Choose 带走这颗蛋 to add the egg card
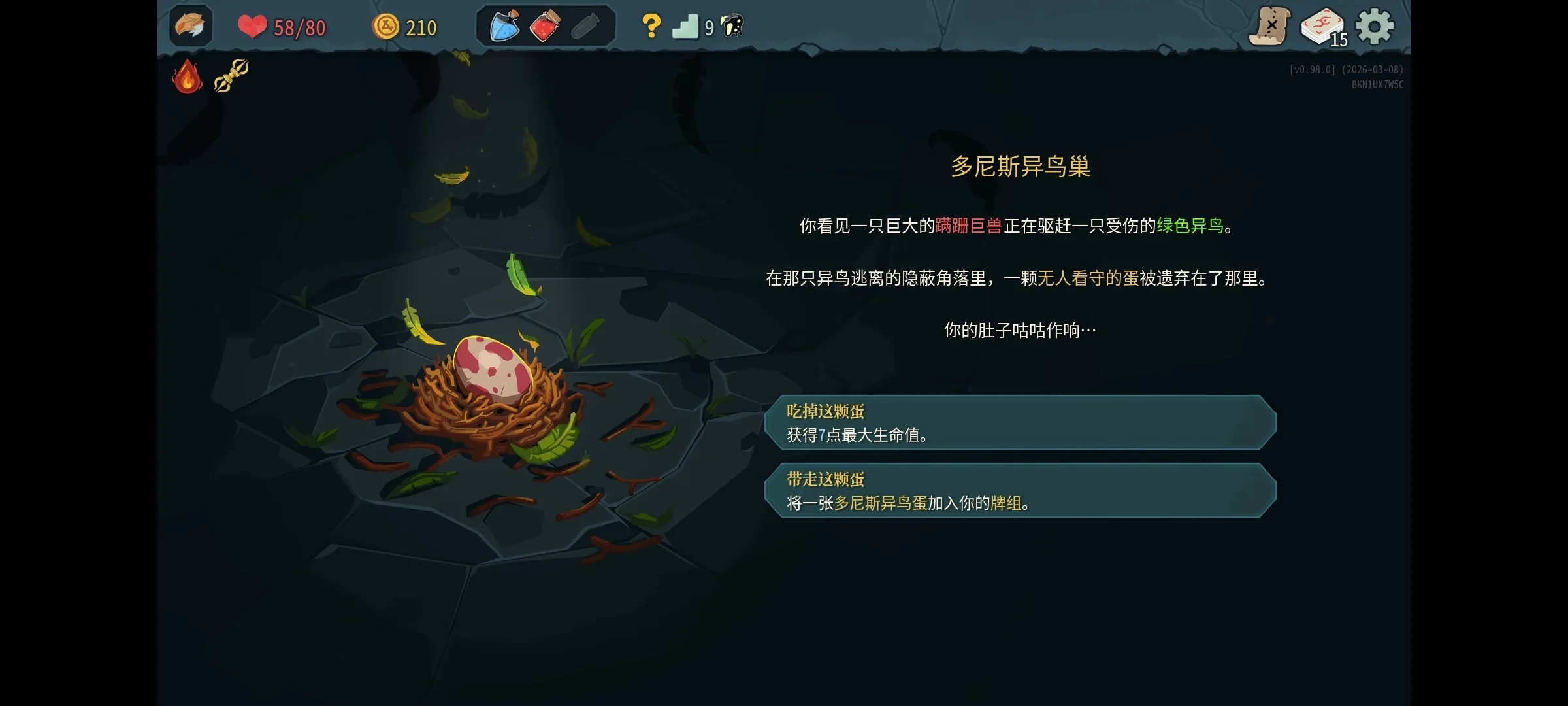 [1023, 493]
